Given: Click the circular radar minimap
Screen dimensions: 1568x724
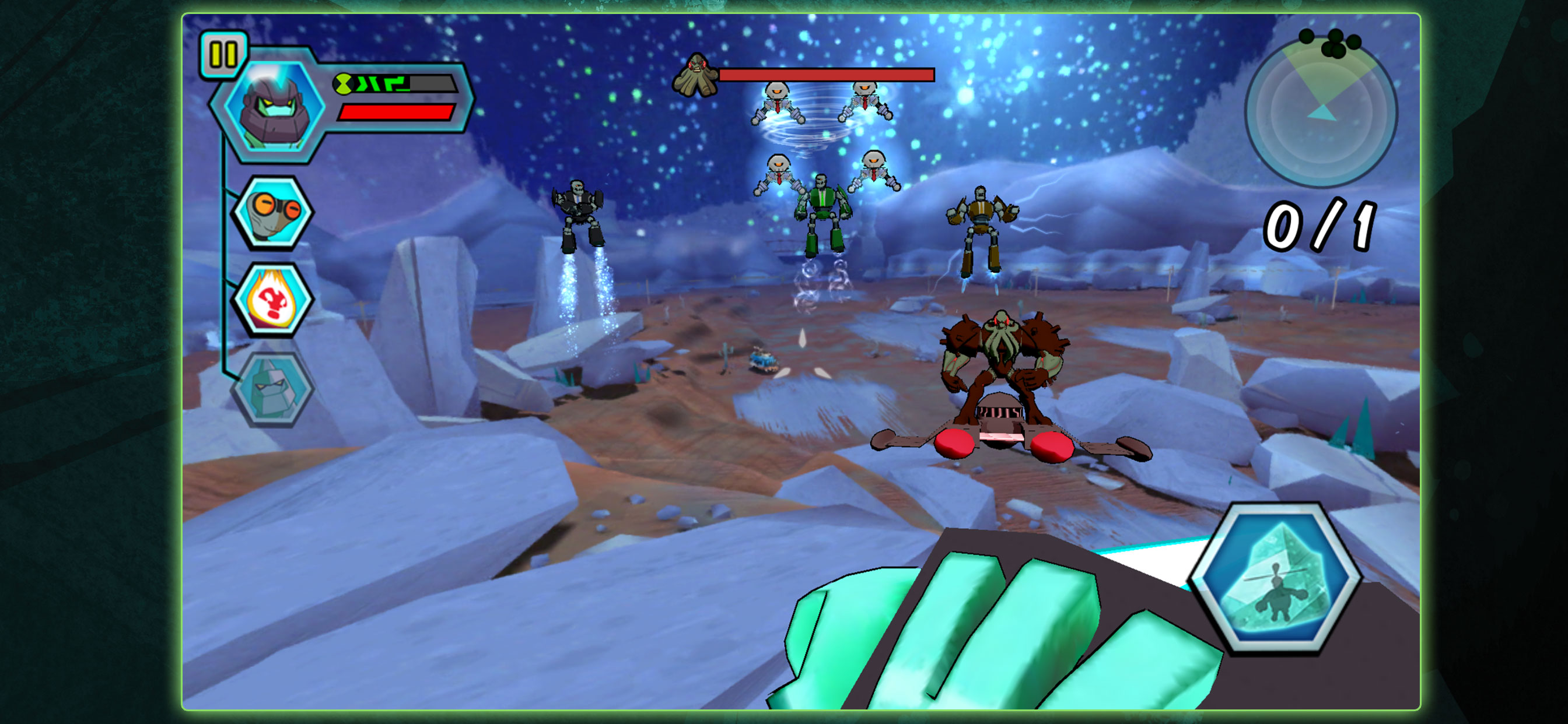Looking at the screenshot, I should (x=1320, y=113).
